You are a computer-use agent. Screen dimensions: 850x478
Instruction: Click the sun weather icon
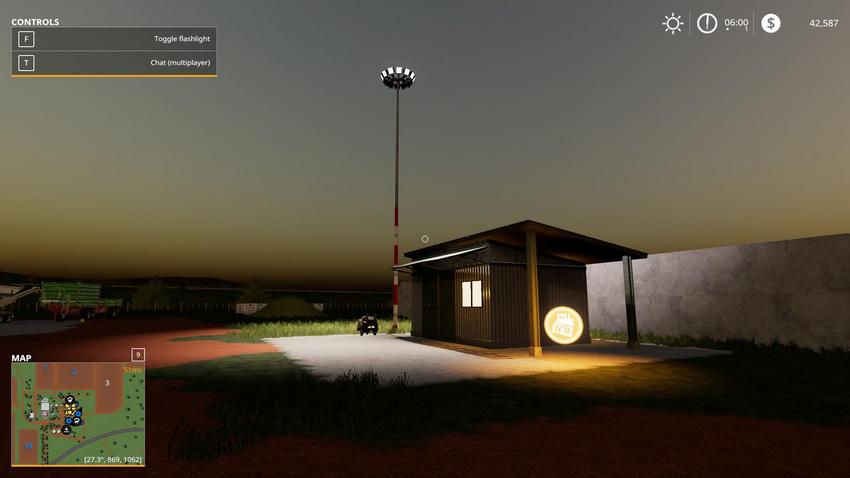[x=673, y=23]
